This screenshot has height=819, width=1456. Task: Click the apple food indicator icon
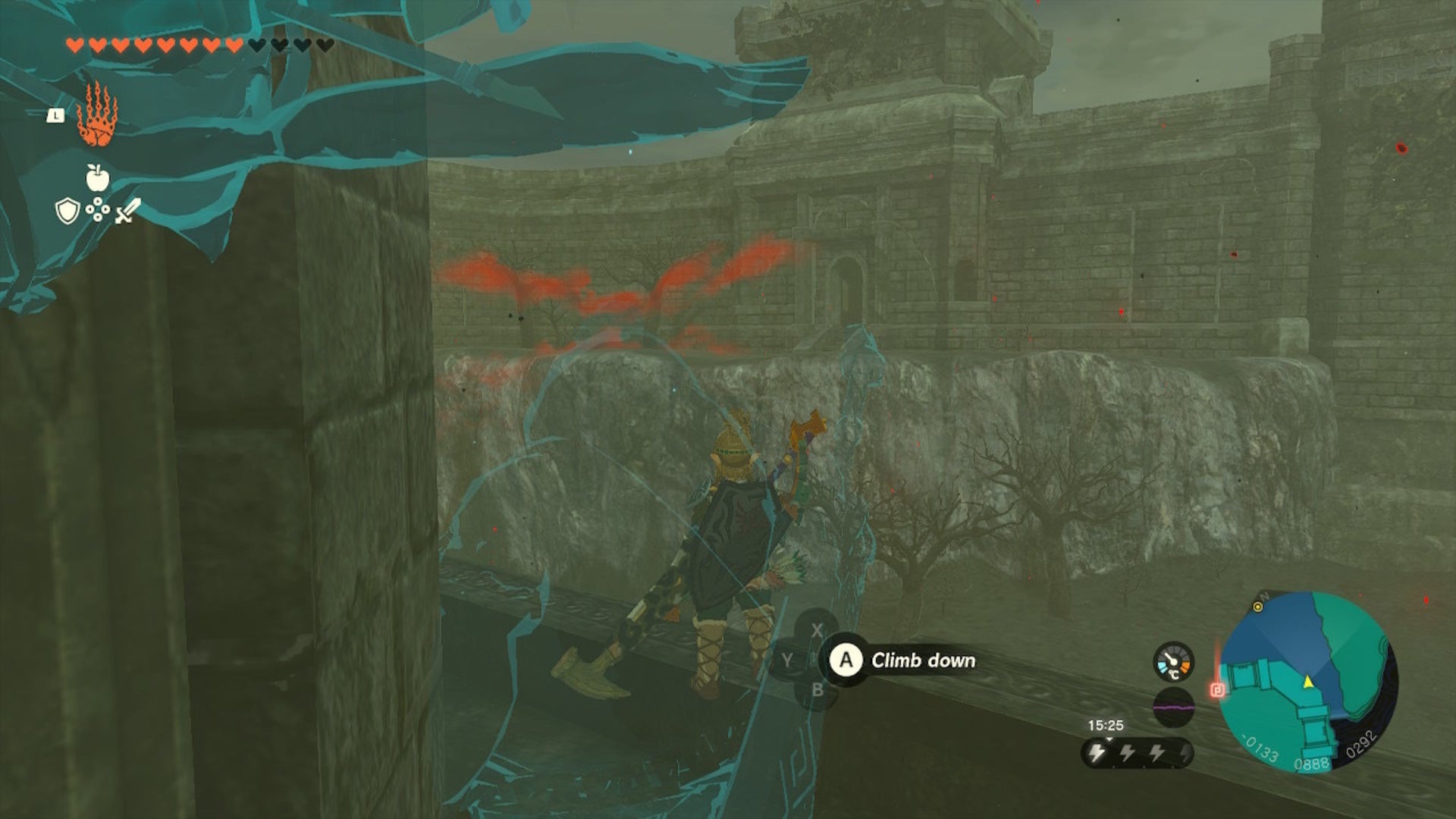click(98, 177)
